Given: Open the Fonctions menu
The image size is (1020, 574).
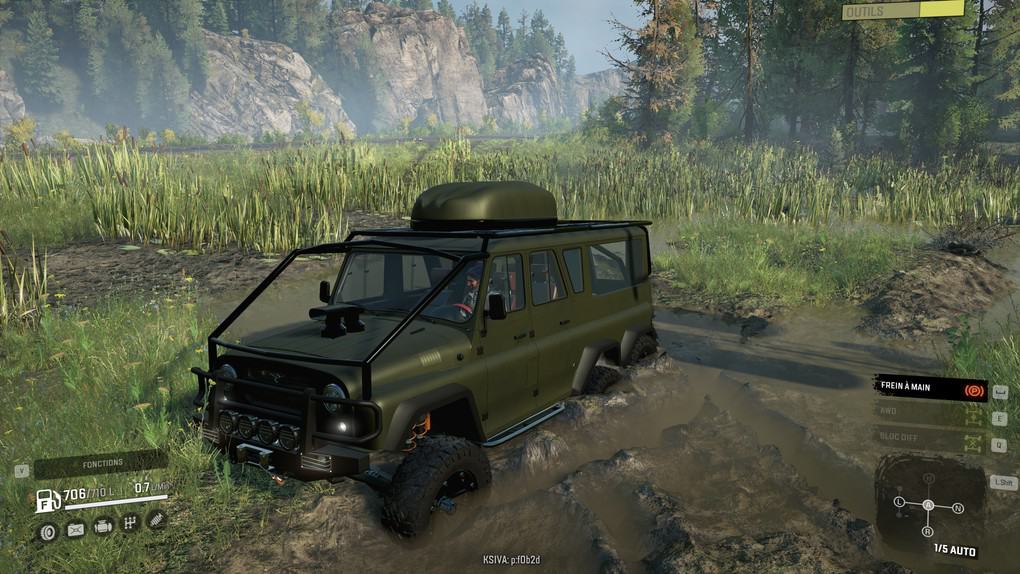Looking at the screenshot, I should pyautogui.click(x=100, y=463).
